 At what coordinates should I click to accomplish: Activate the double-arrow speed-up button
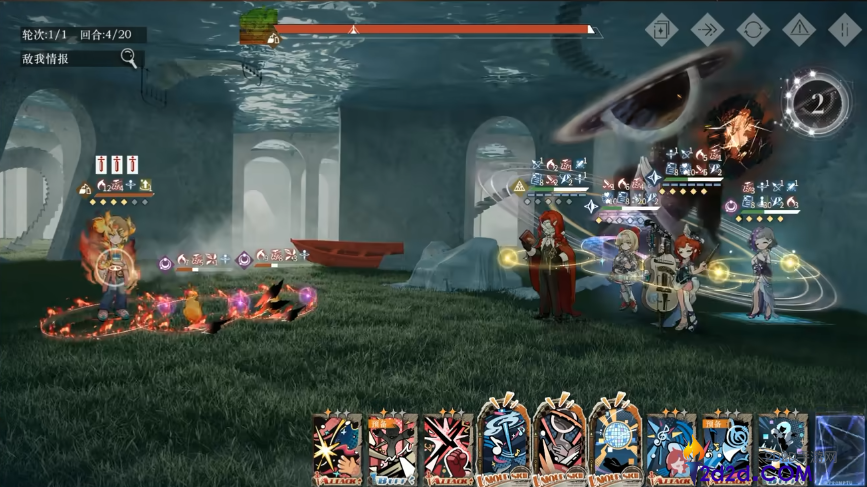coord(707,29)
